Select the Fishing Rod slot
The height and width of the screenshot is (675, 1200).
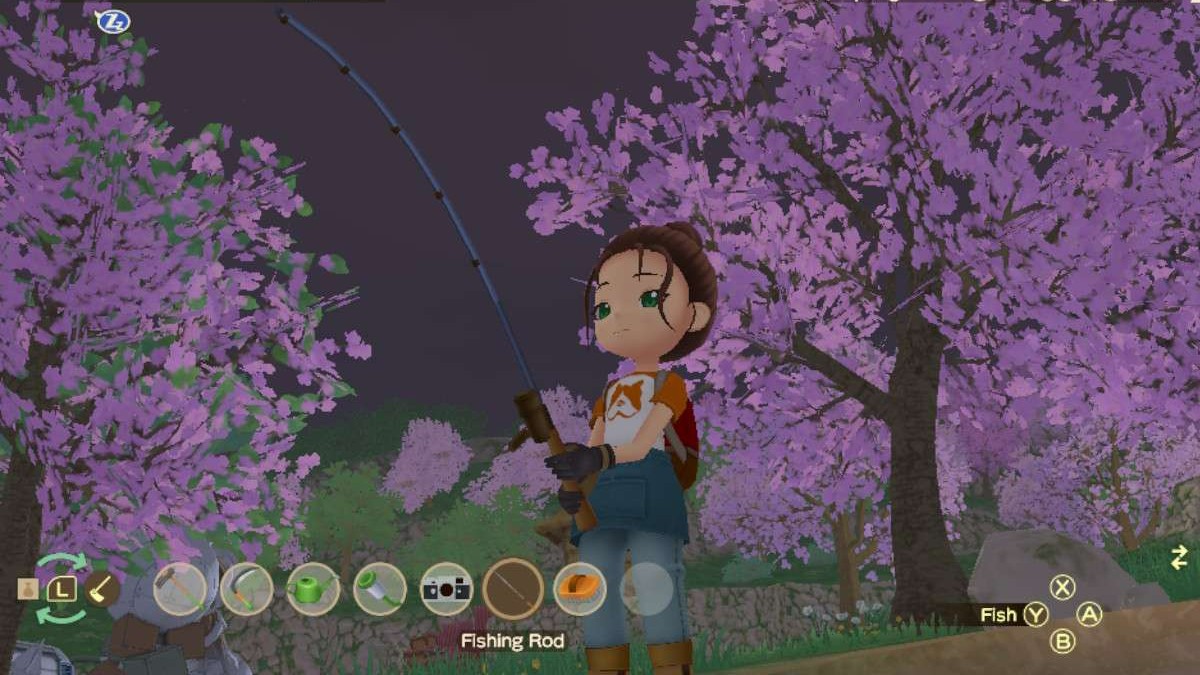pyautogui.click(x=513, y=588)
